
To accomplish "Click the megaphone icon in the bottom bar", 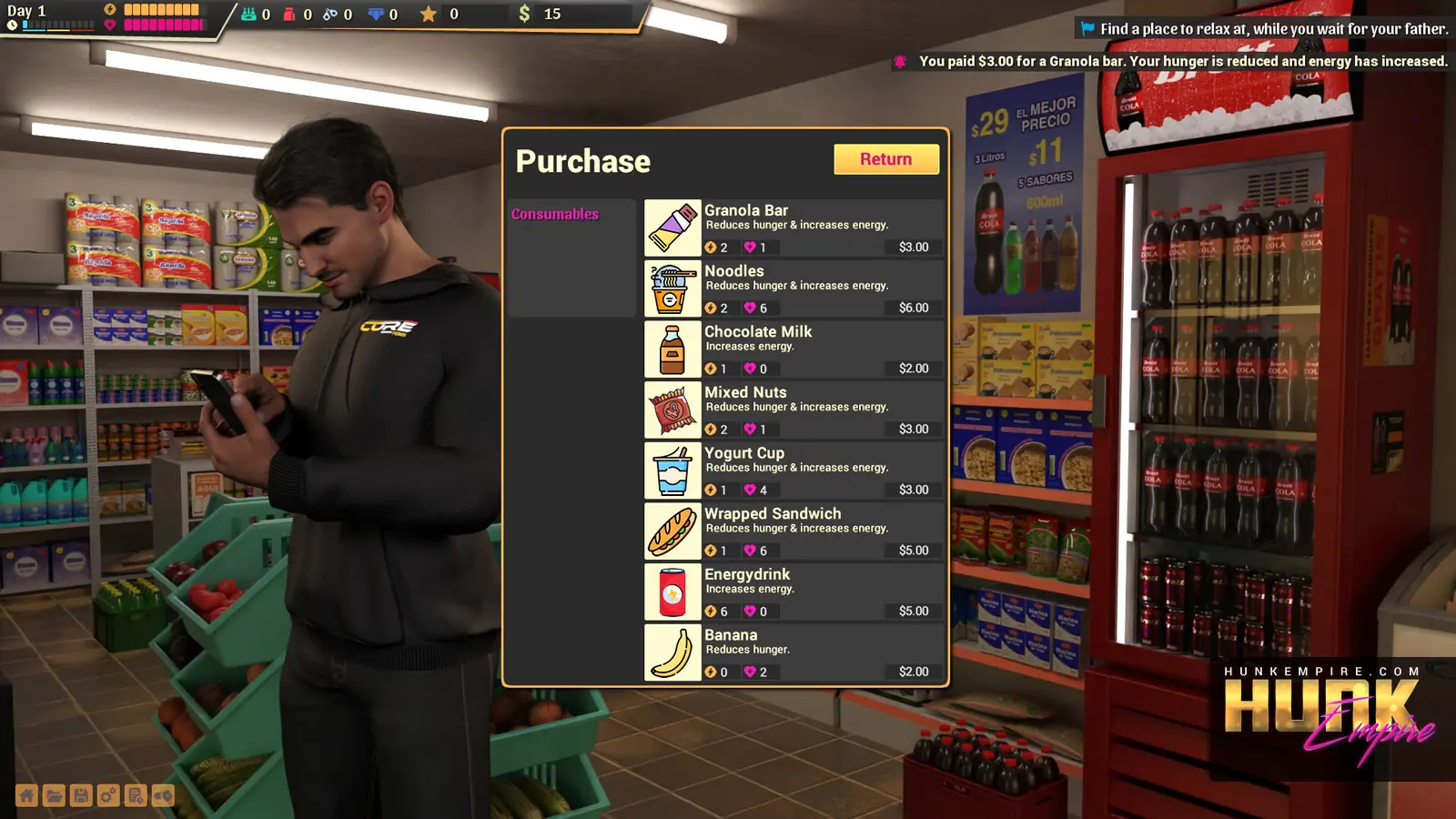I will click(163, 796).
